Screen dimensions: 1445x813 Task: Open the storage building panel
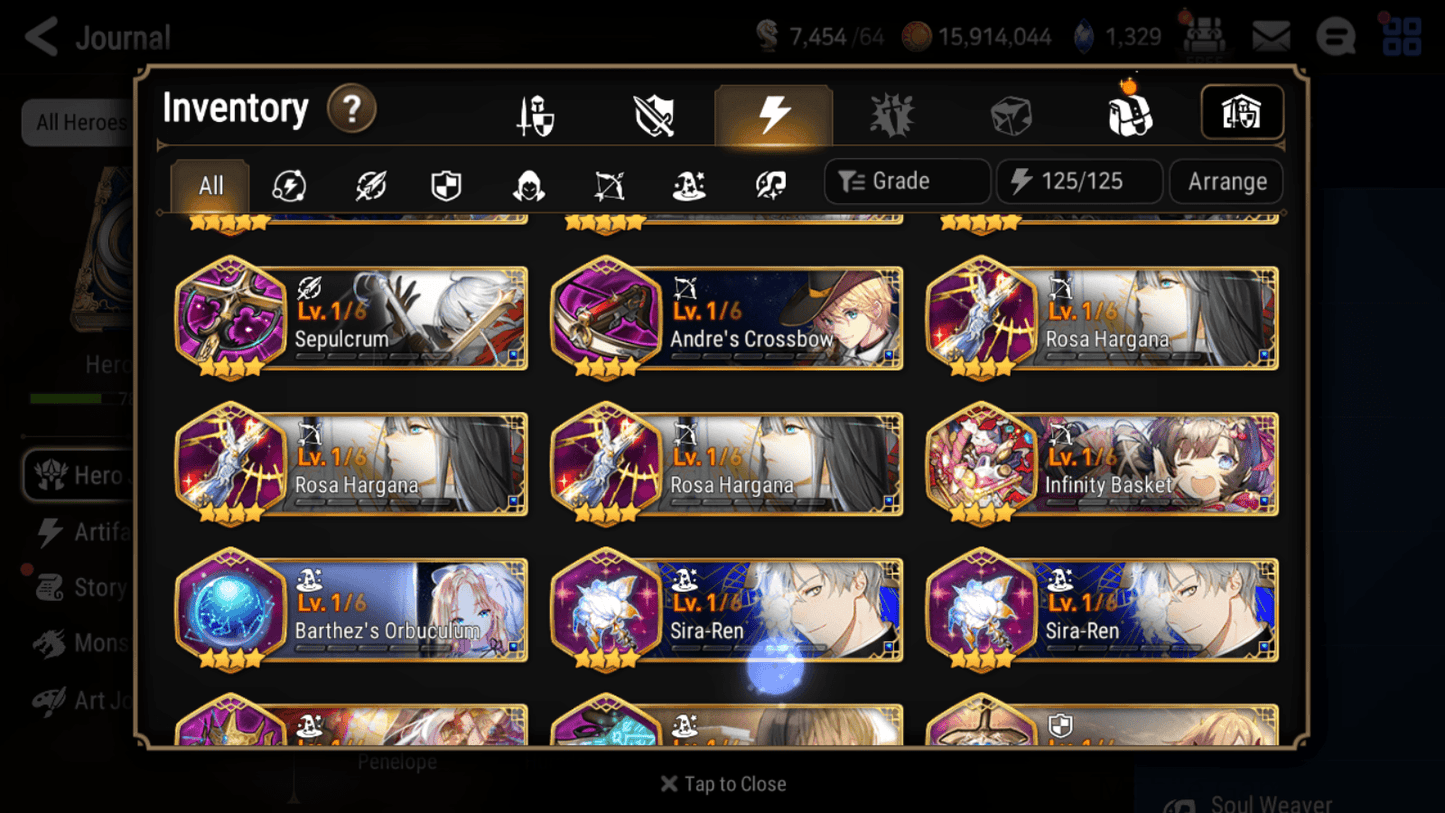coord(1242,113)
